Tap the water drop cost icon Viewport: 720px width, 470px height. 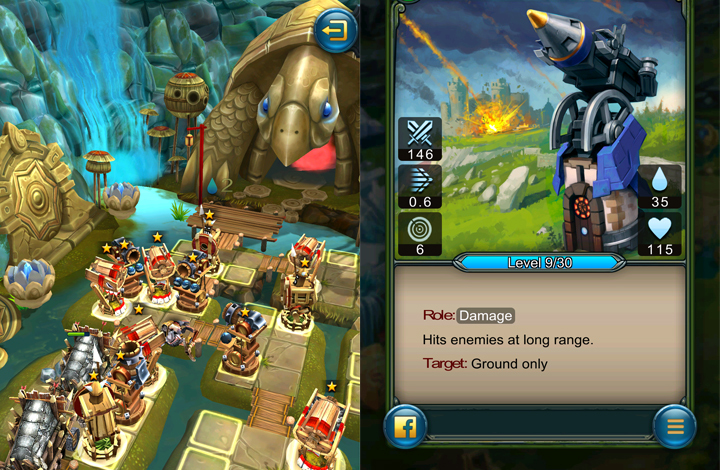click(659, 180)
